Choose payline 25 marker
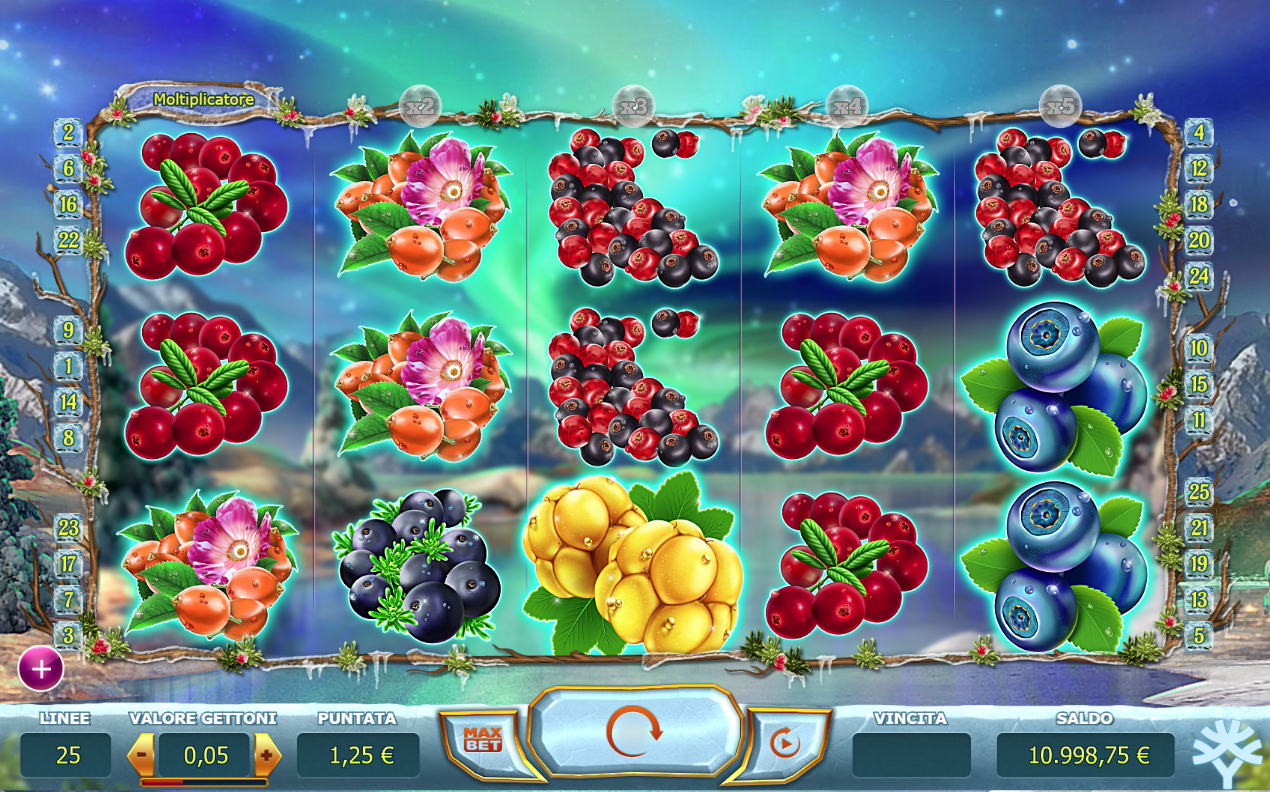 pyautogui.click(x=1199, y=492)
